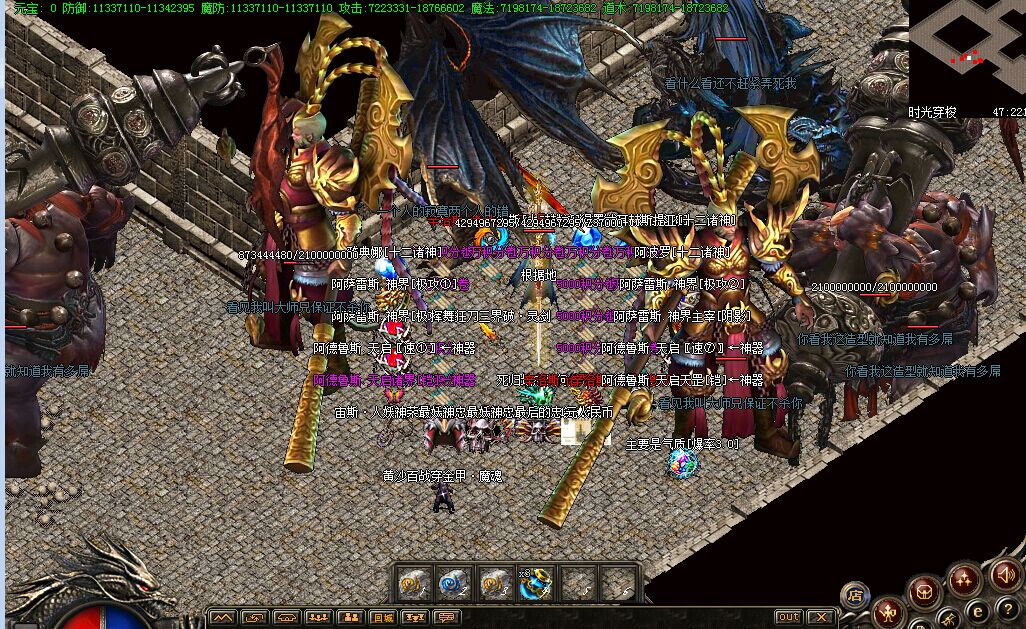The height and width of the screenshot is (629, 1026).
Task: Open the skills button with sparkle stars
Action: [x=965, y=578]
